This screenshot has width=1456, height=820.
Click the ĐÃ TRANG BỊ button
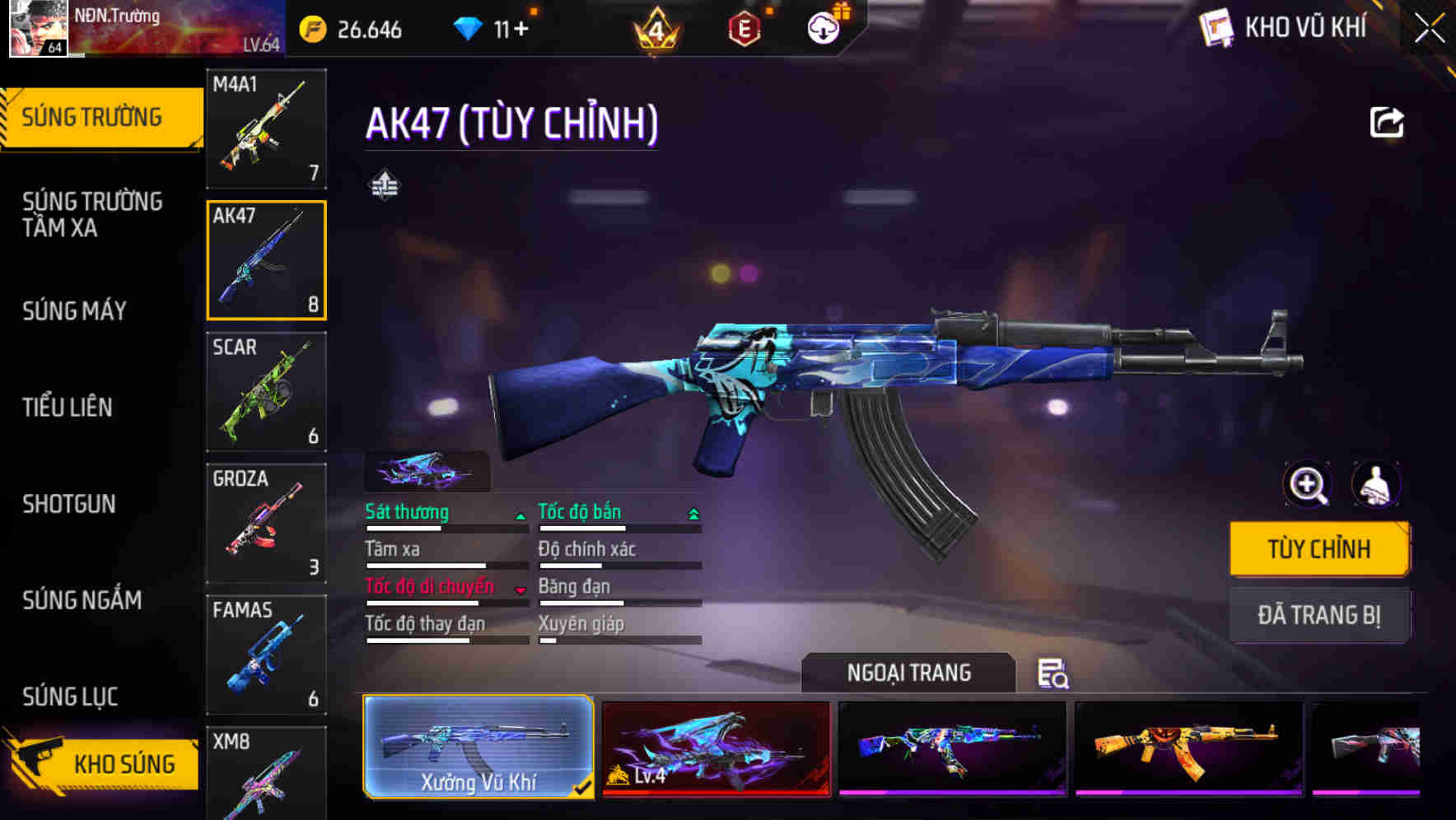(1319, 616)
